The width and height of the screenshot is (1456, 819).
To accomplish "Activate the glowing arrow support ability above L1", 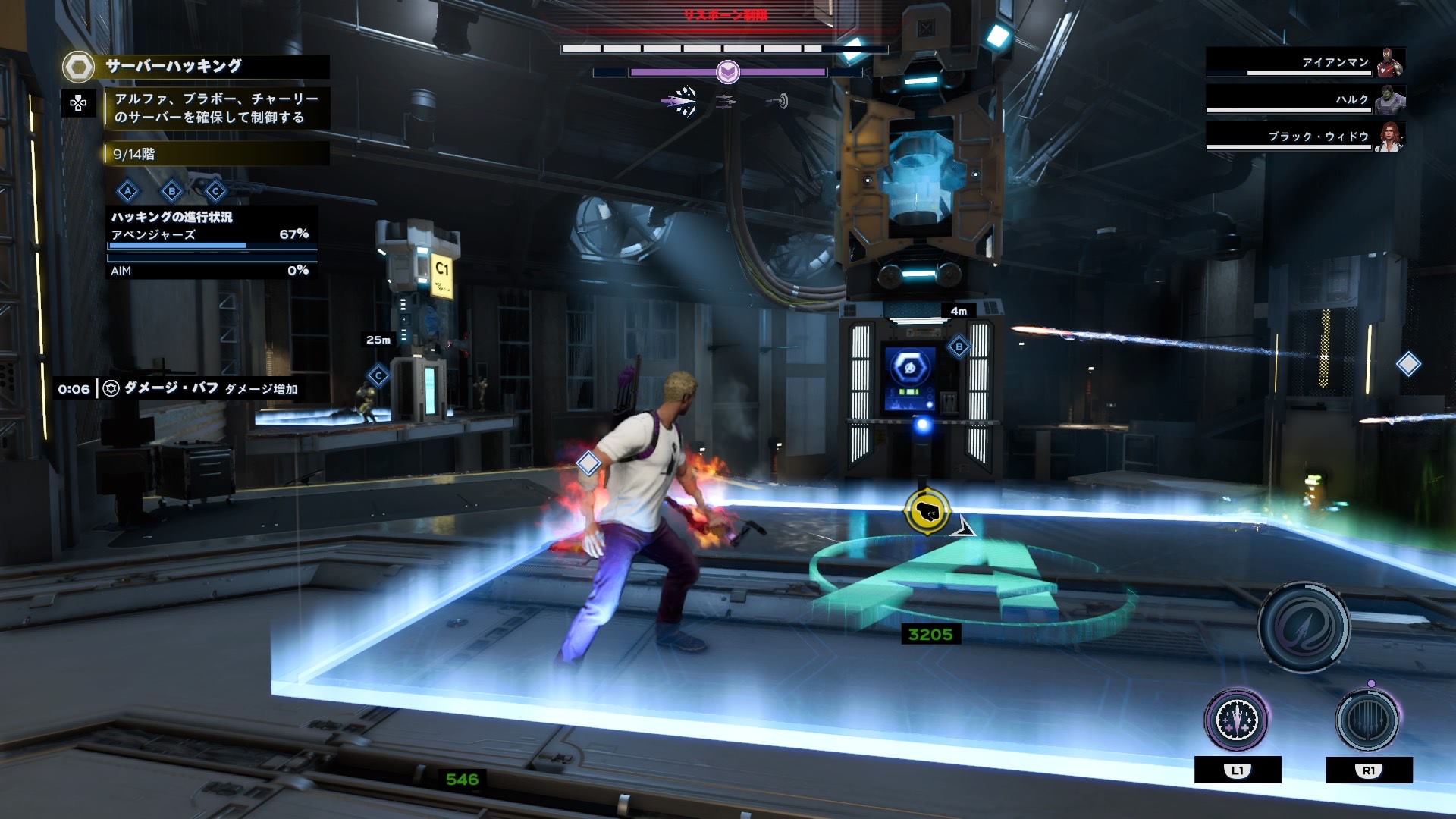I will pyautogui.click(x=1237, y=721).
